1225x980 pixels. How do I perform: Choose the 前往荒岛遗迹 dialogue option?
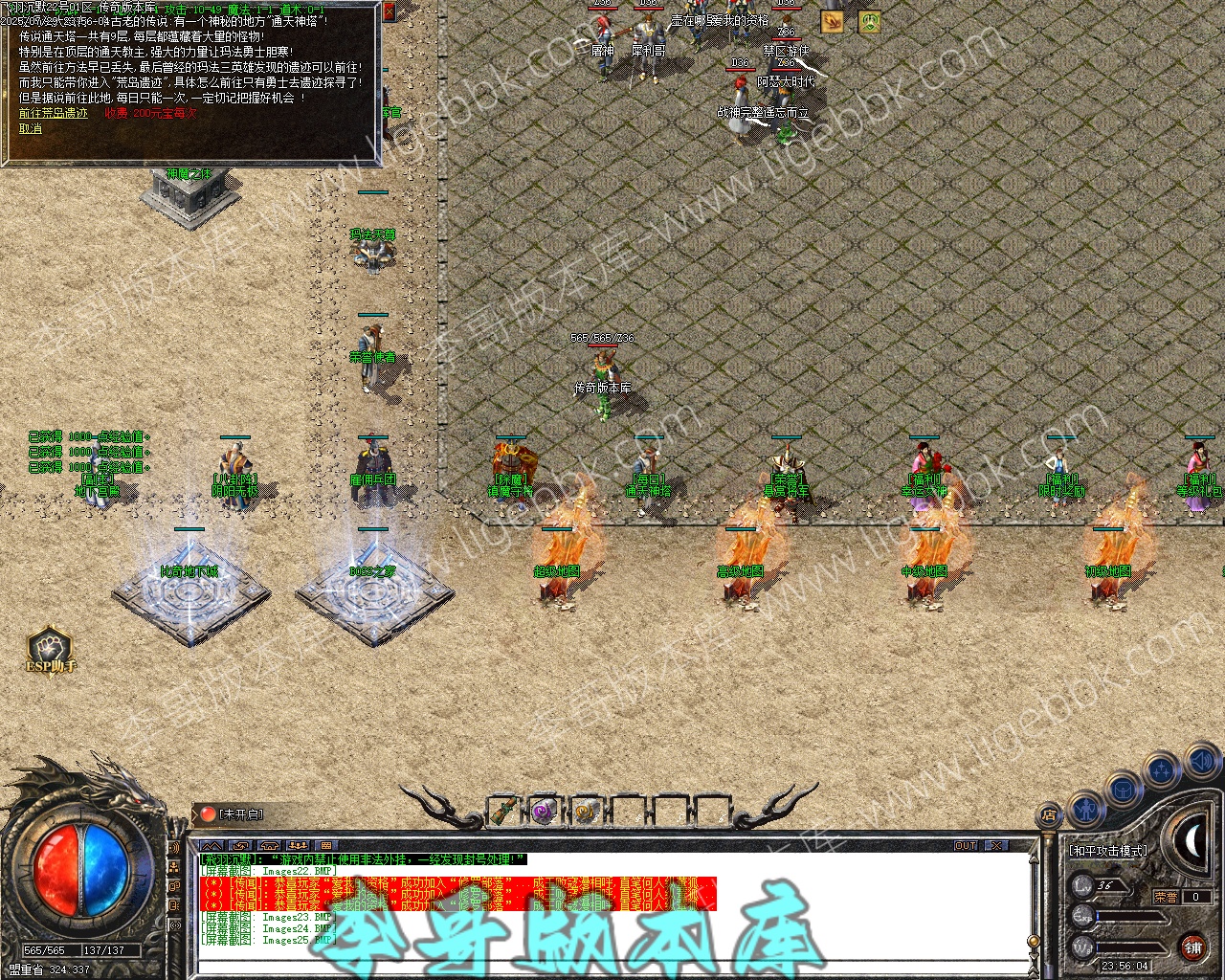[x=54, y=113]
